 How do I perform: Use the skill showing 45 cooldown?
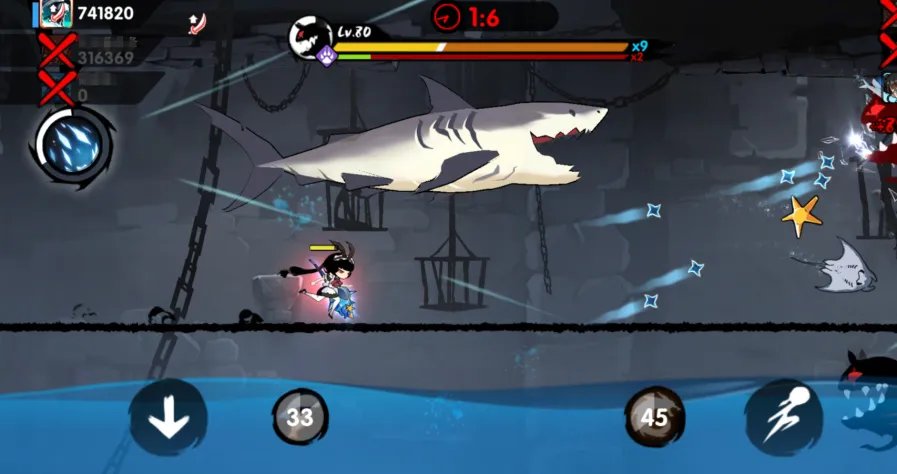[655, 417]
